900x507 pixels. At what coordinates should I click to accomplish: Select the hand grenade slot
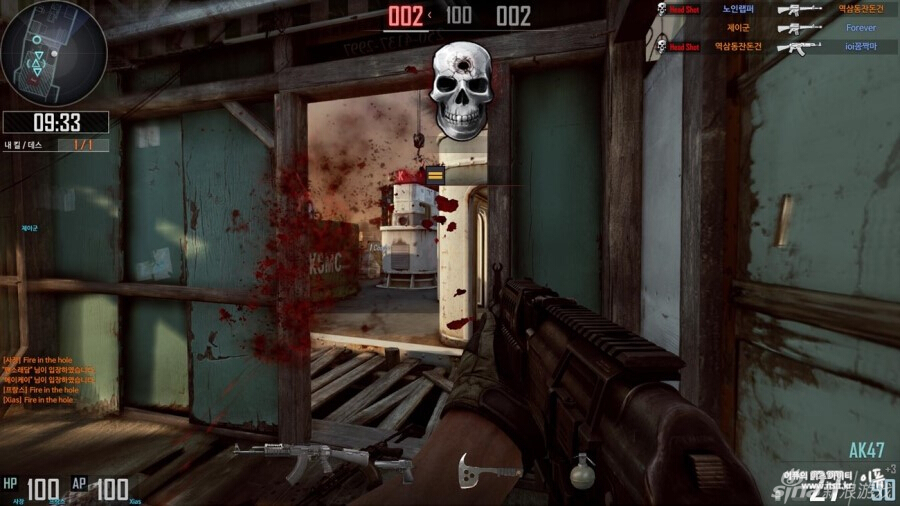(583, 471)
